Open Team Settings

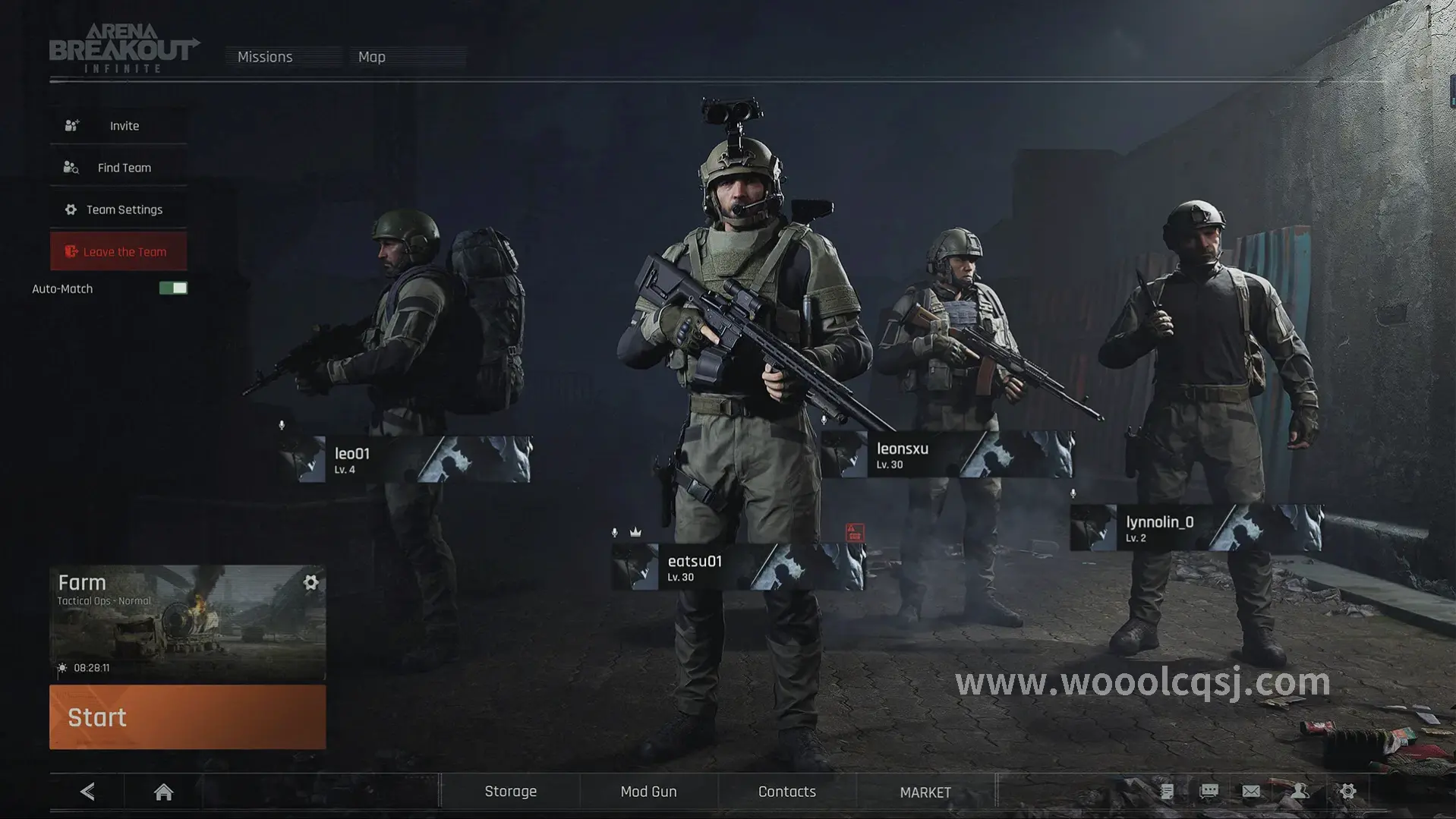(x=119, y=209)
